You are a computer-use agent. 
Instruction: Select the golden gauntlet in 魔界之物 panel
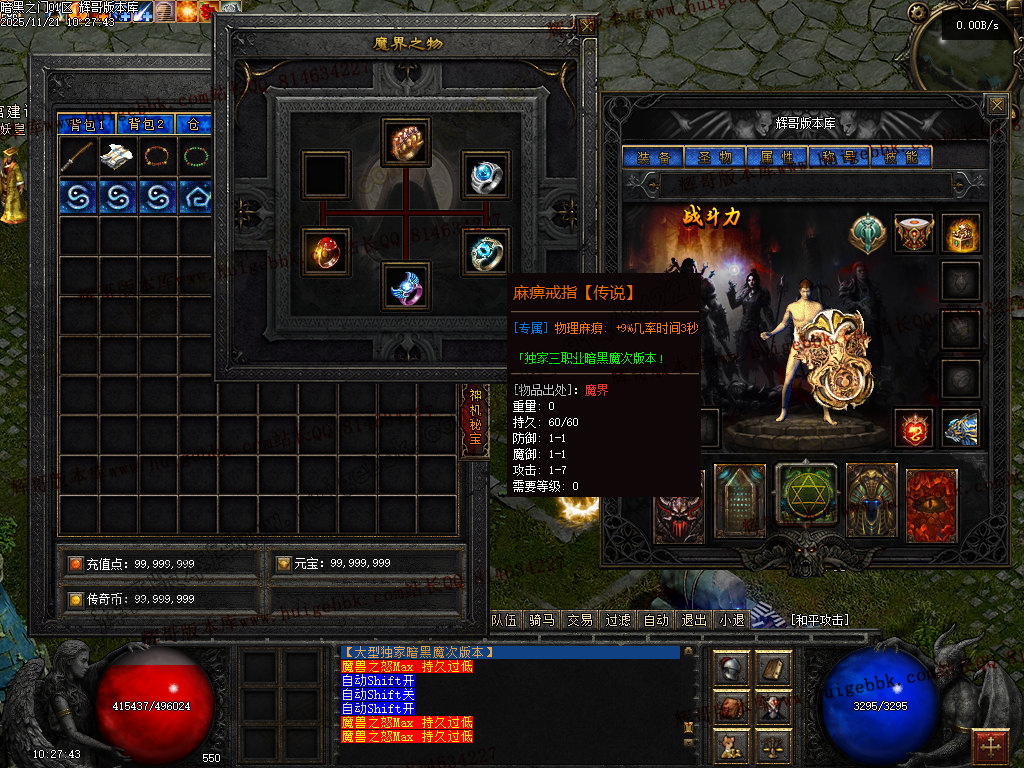(x=406, y=142)
